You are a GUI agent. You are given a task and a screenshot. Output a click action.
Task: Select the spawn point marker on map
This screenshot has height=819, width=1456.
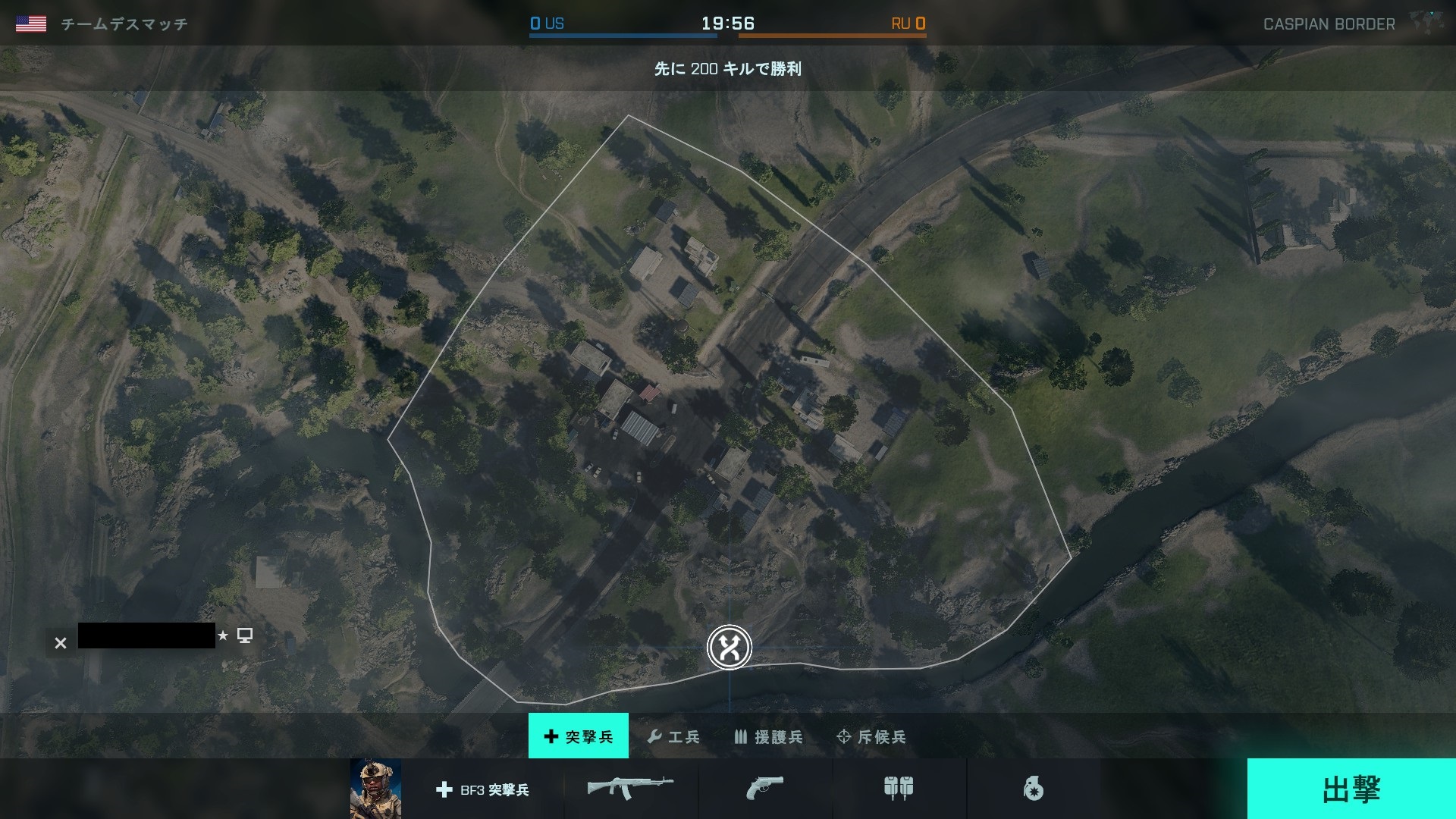730,647
